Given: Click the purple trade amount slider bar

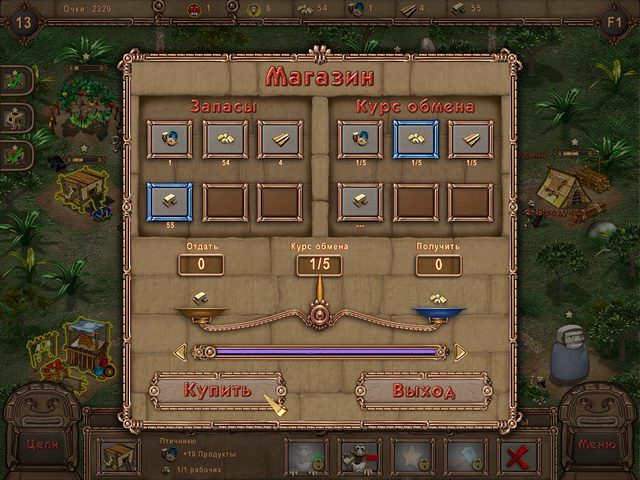Looking at the screenshot, I should [320, 352].
